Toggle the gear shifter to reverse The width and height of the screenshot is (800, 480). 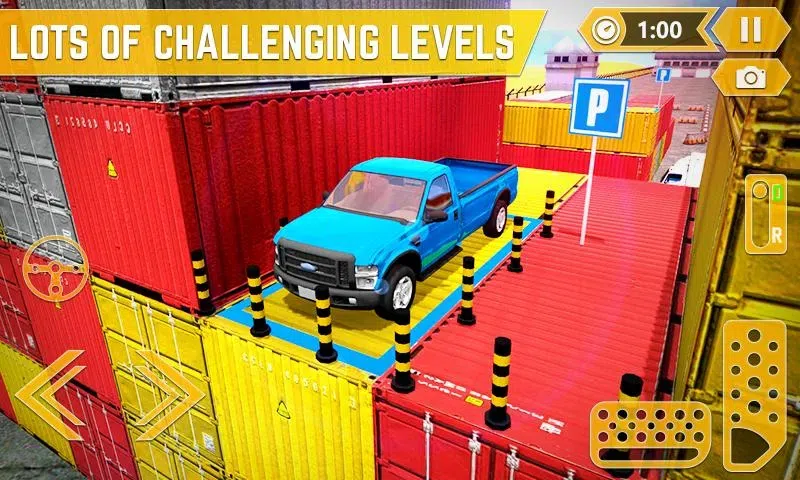(x=766, y=214)
